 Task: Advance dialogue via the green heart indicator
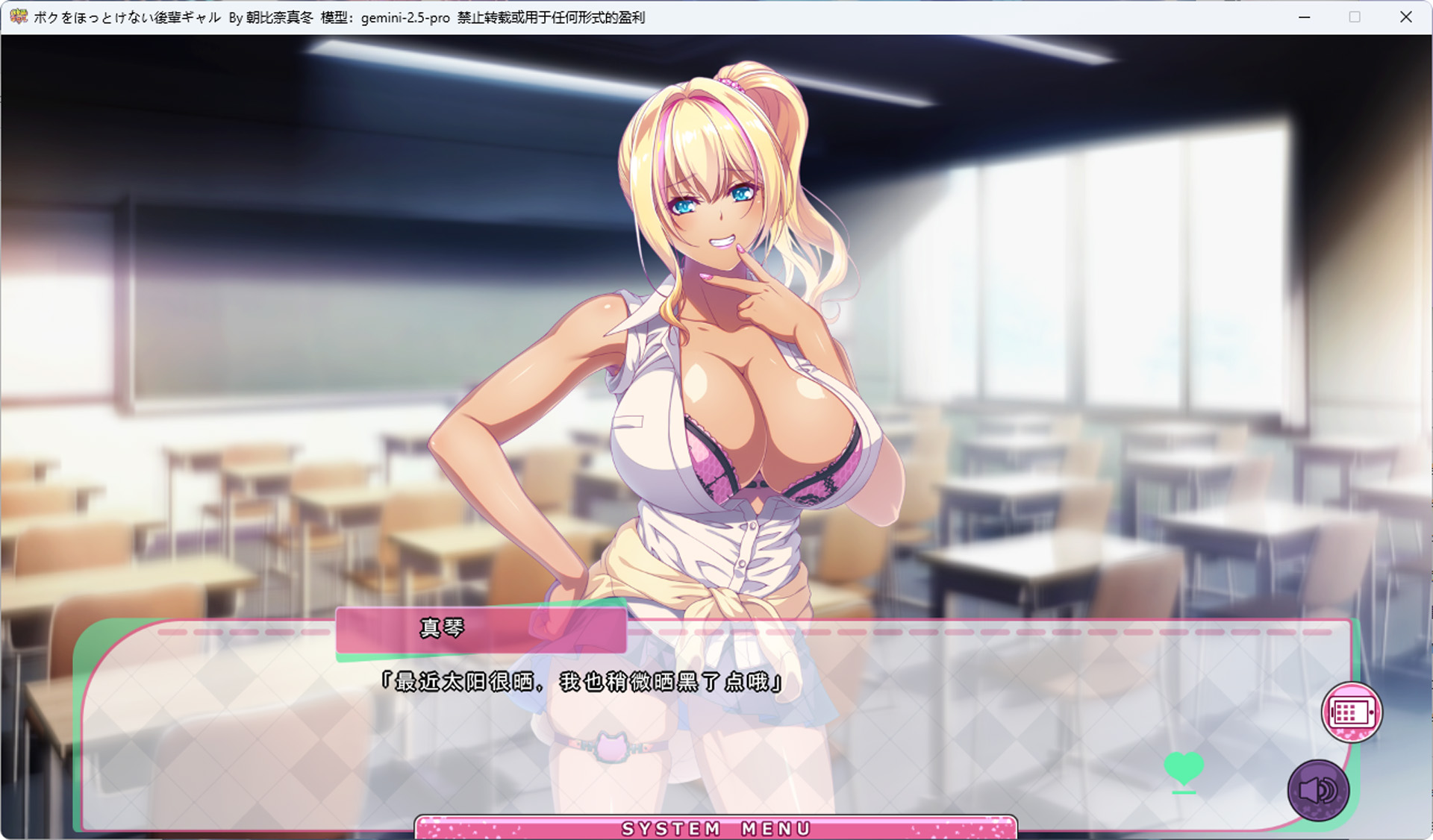(x=1184, y=768)
